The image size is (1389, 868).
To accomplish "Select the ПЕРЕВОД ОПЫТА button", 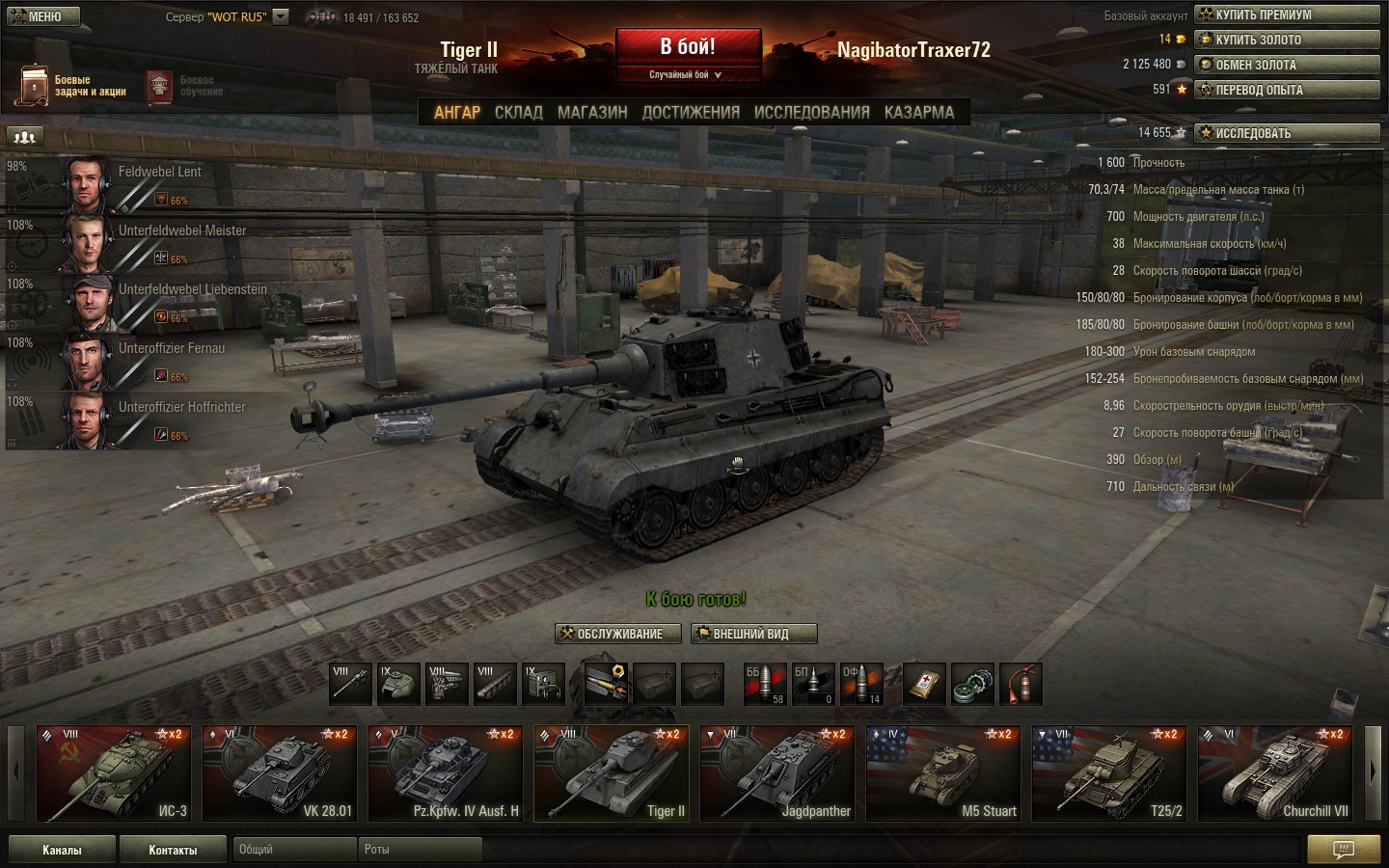I will point(1287,90).
